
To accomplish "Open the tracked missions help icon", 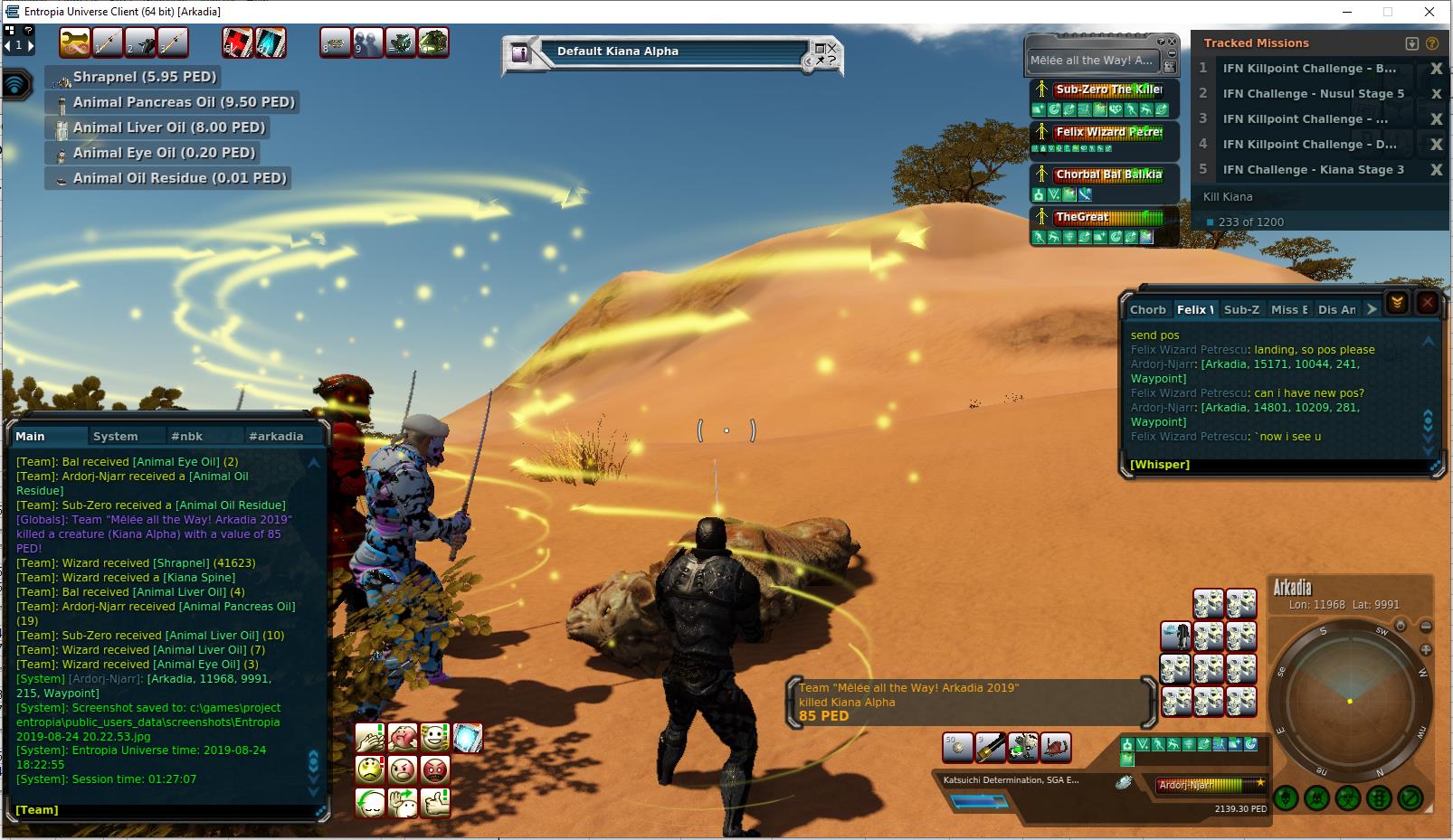I will [x=1431, y=43].
